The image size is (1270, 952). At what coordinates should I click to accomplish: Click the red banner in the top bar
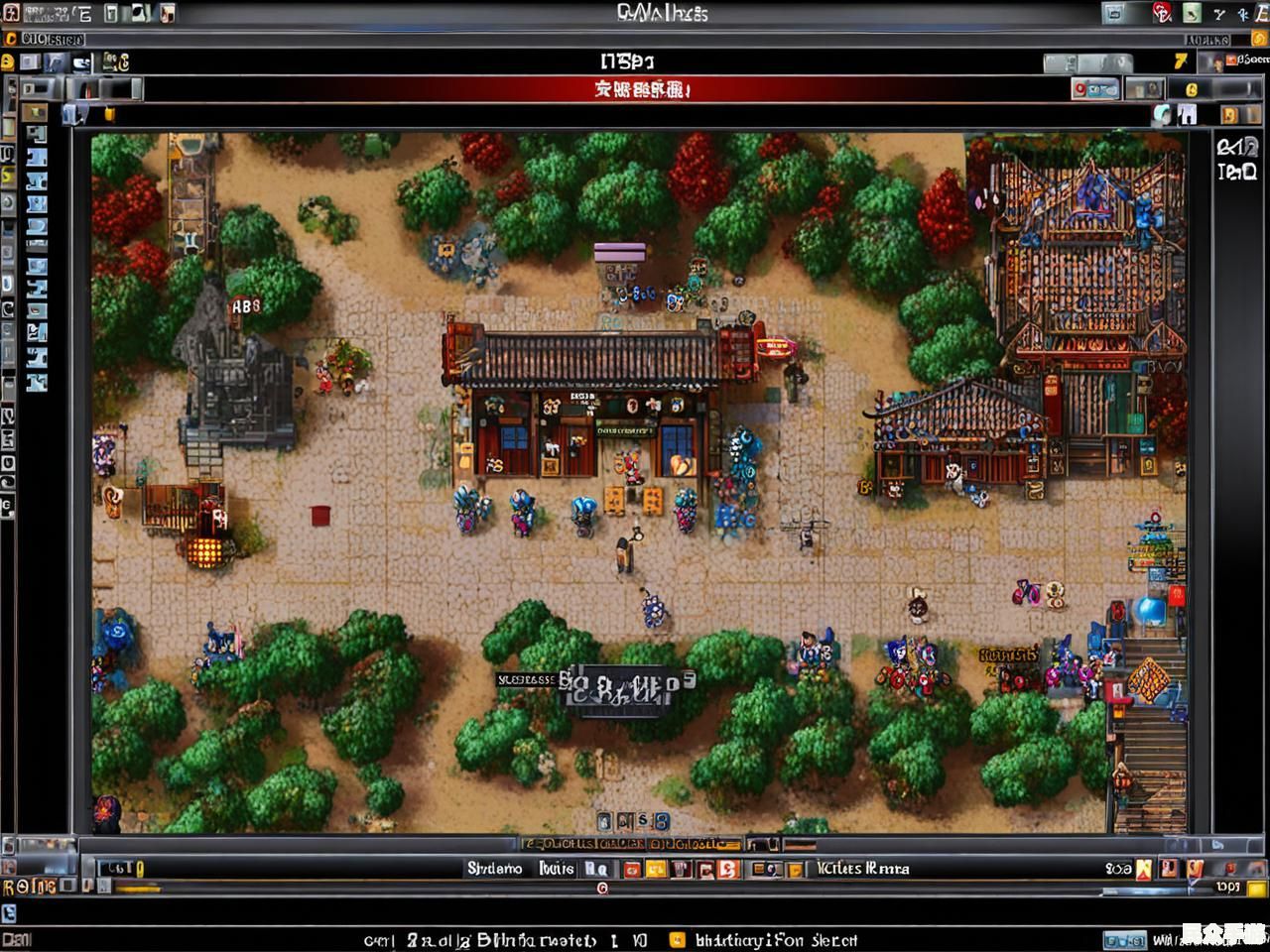[643, 90]
